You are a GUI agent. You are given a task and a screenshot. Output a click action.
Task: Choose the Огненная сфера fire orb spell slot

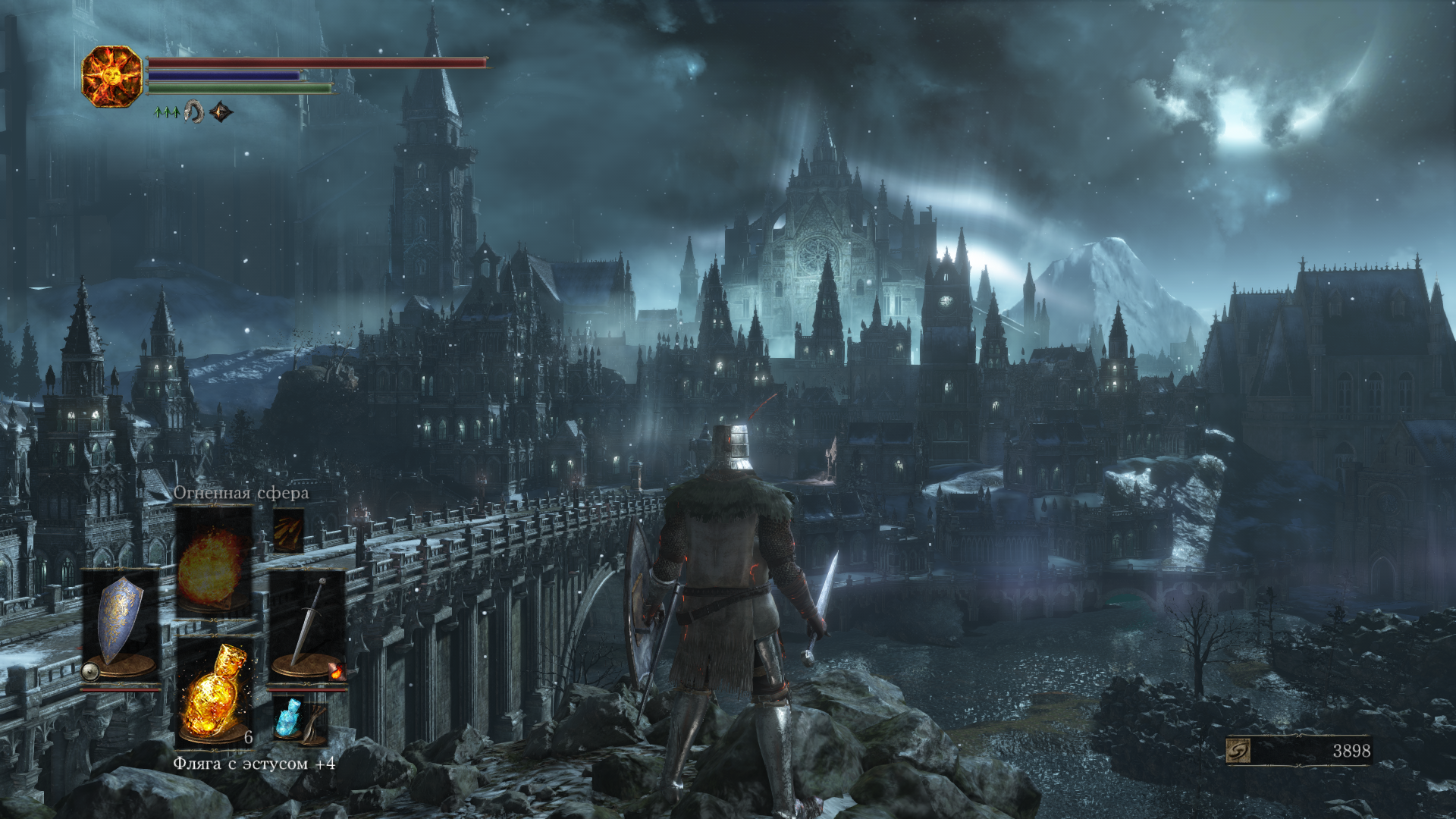pos(214,561)
